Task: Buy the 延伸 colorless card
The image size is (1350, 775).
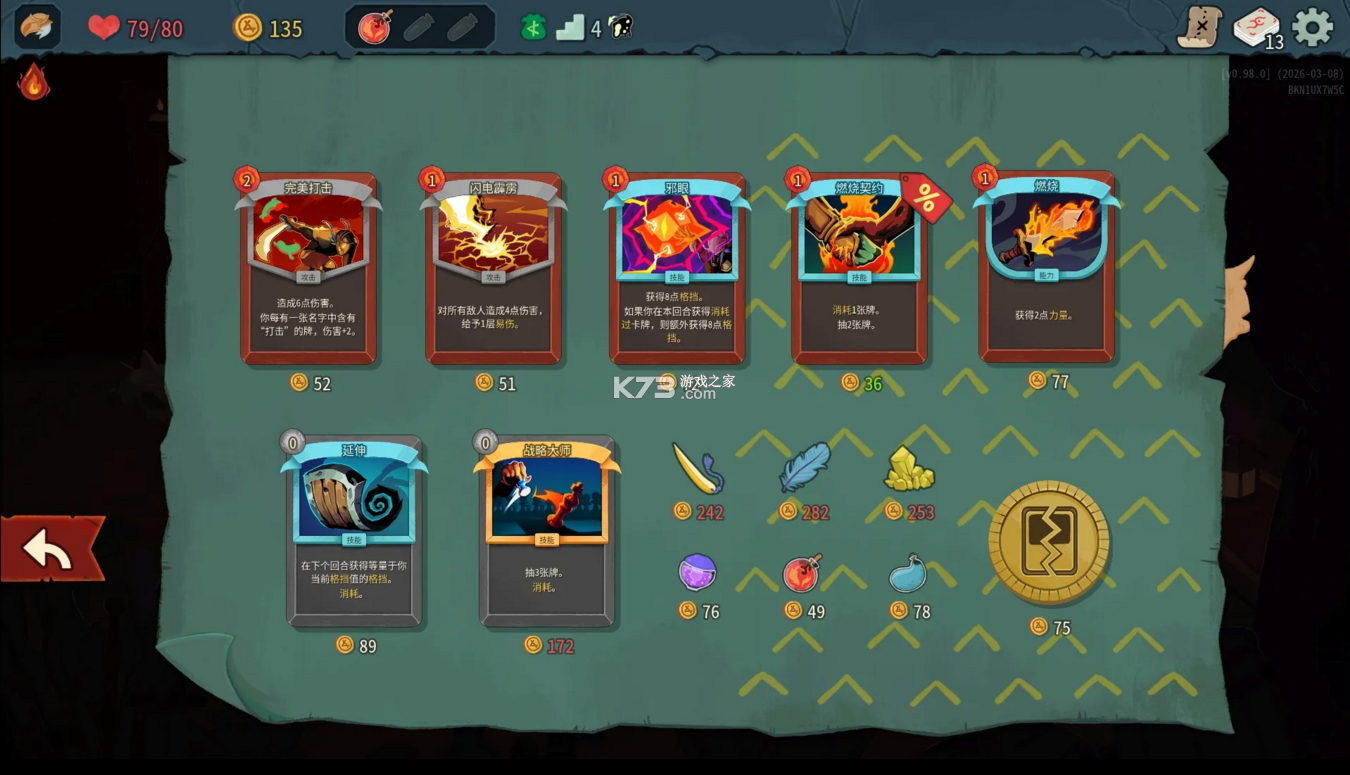Action: point(354,530)
